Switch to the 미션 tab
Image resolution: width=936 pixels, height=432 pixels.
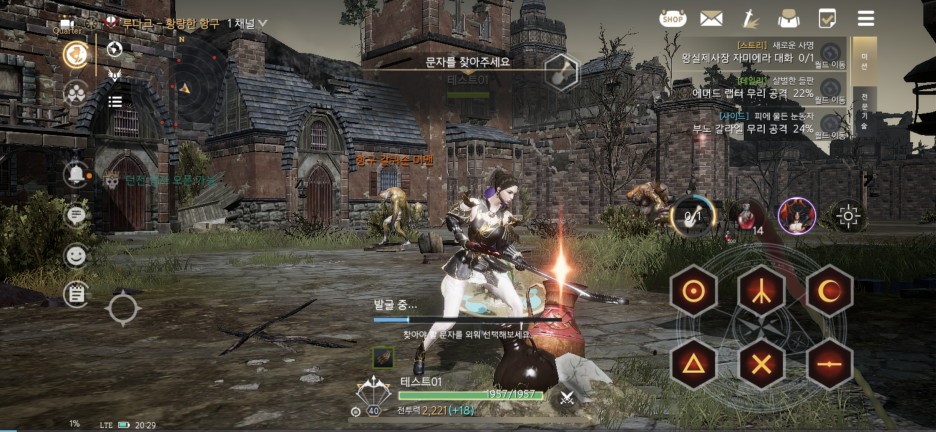(864, 58)
